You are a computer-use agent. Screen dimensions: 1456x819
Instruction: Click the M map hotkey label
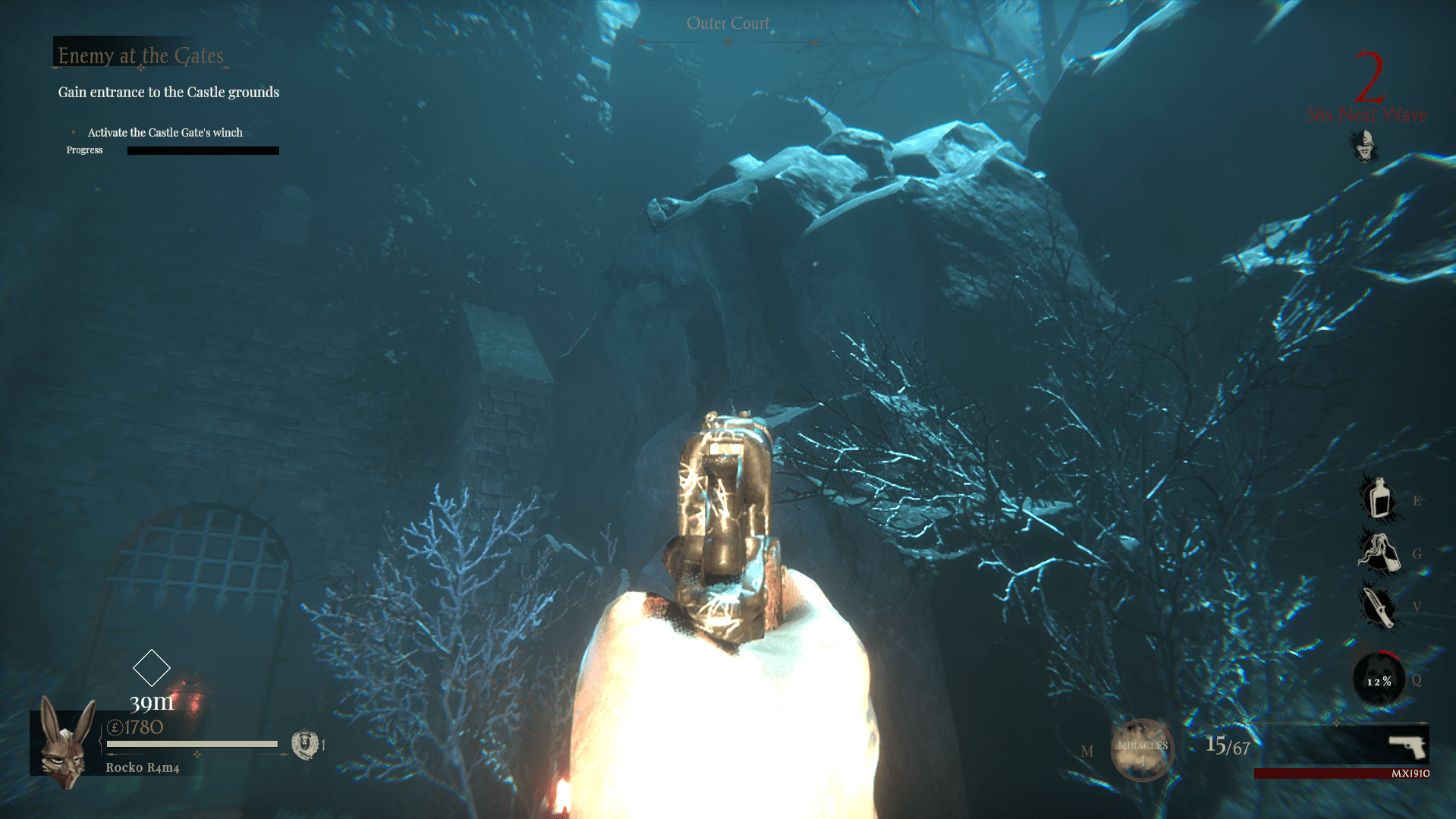1088,750
